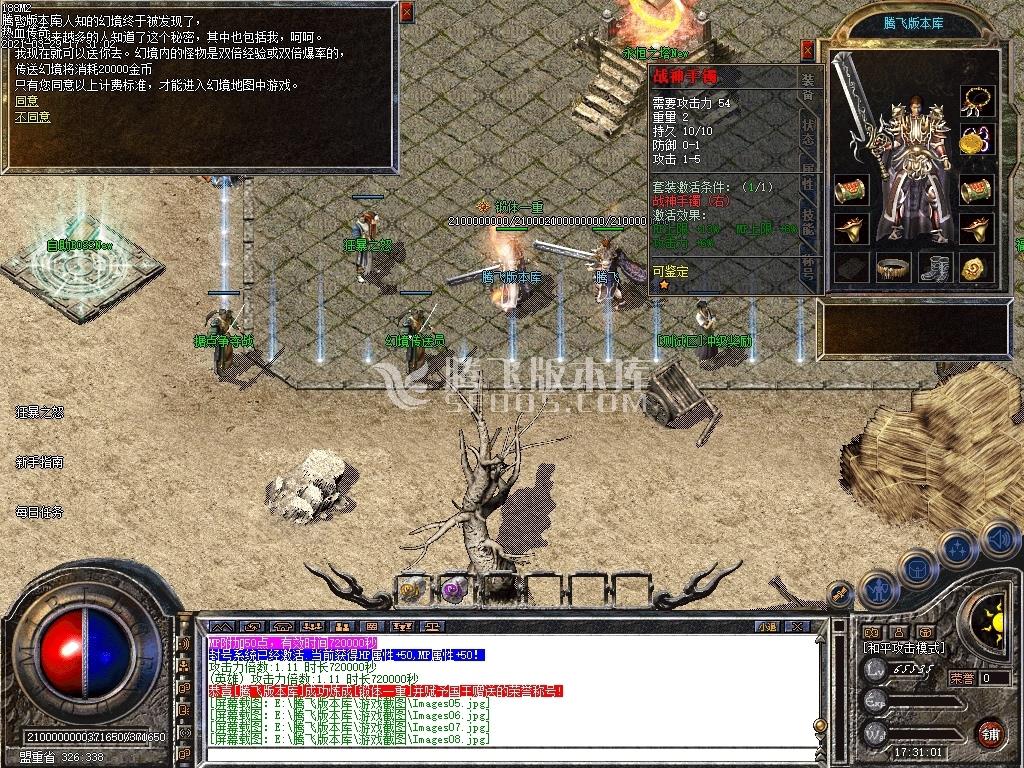This screenshot has height=768, width=1024.
Task: Open the 技能 tab
Action: click(x=808, y=222)
